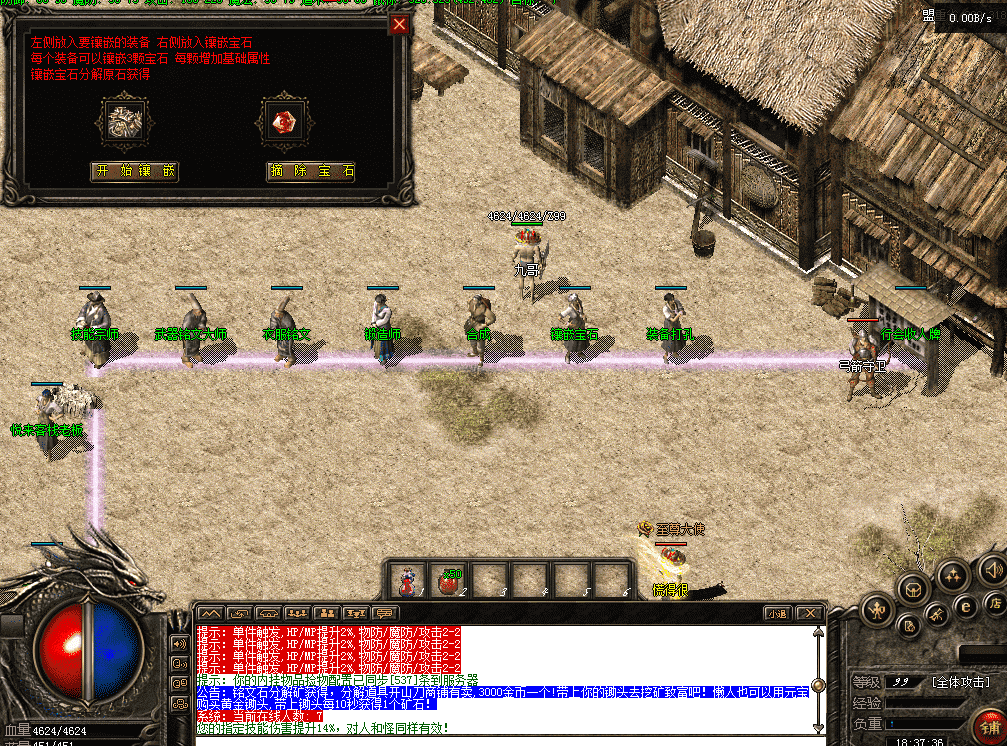Close the gem inlay dialog
The image size is (1007, 746).
coord(399,25)
